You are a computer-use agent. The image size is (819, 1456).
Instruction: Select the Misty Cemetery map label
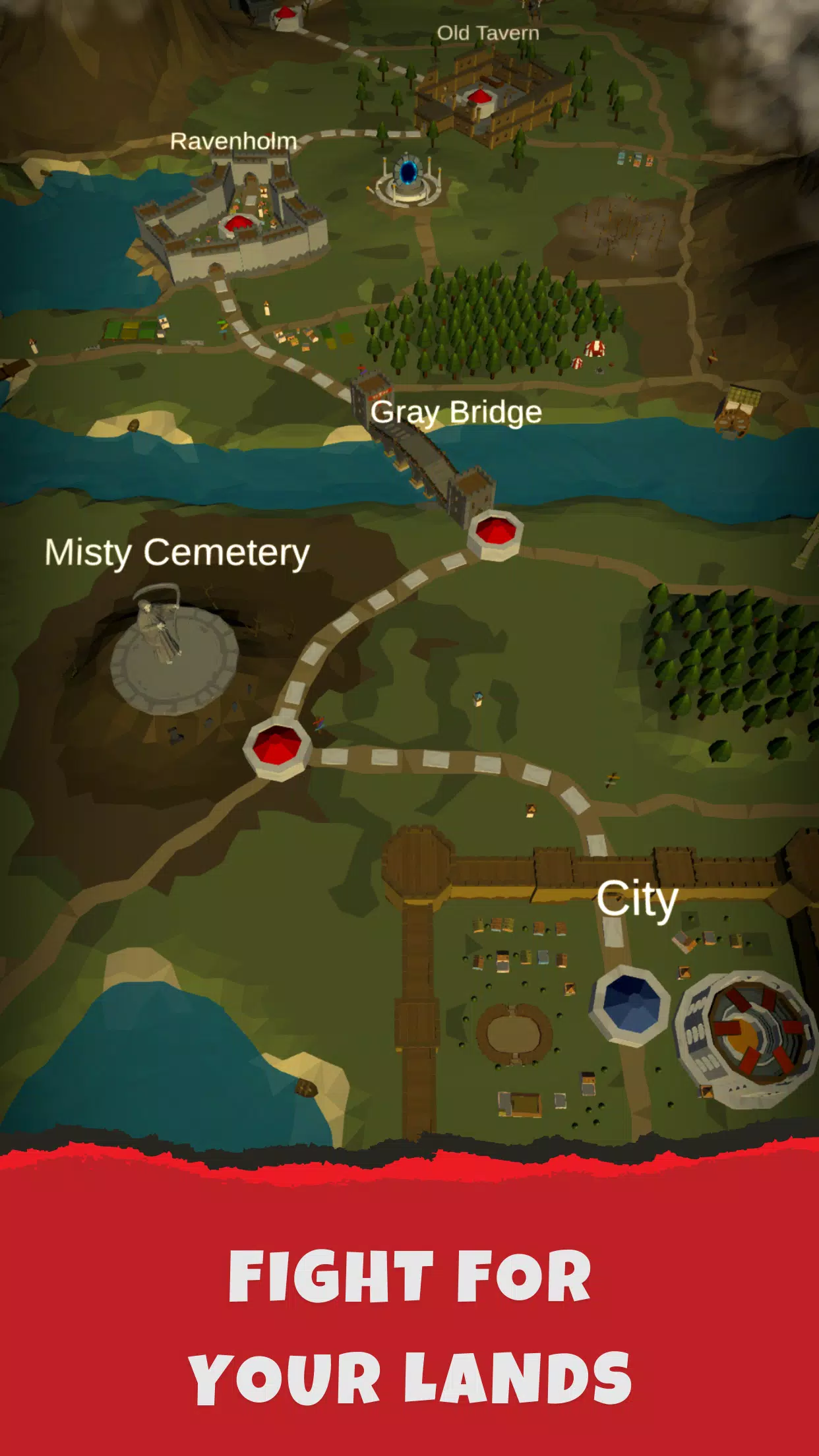(x=177, y=552)
